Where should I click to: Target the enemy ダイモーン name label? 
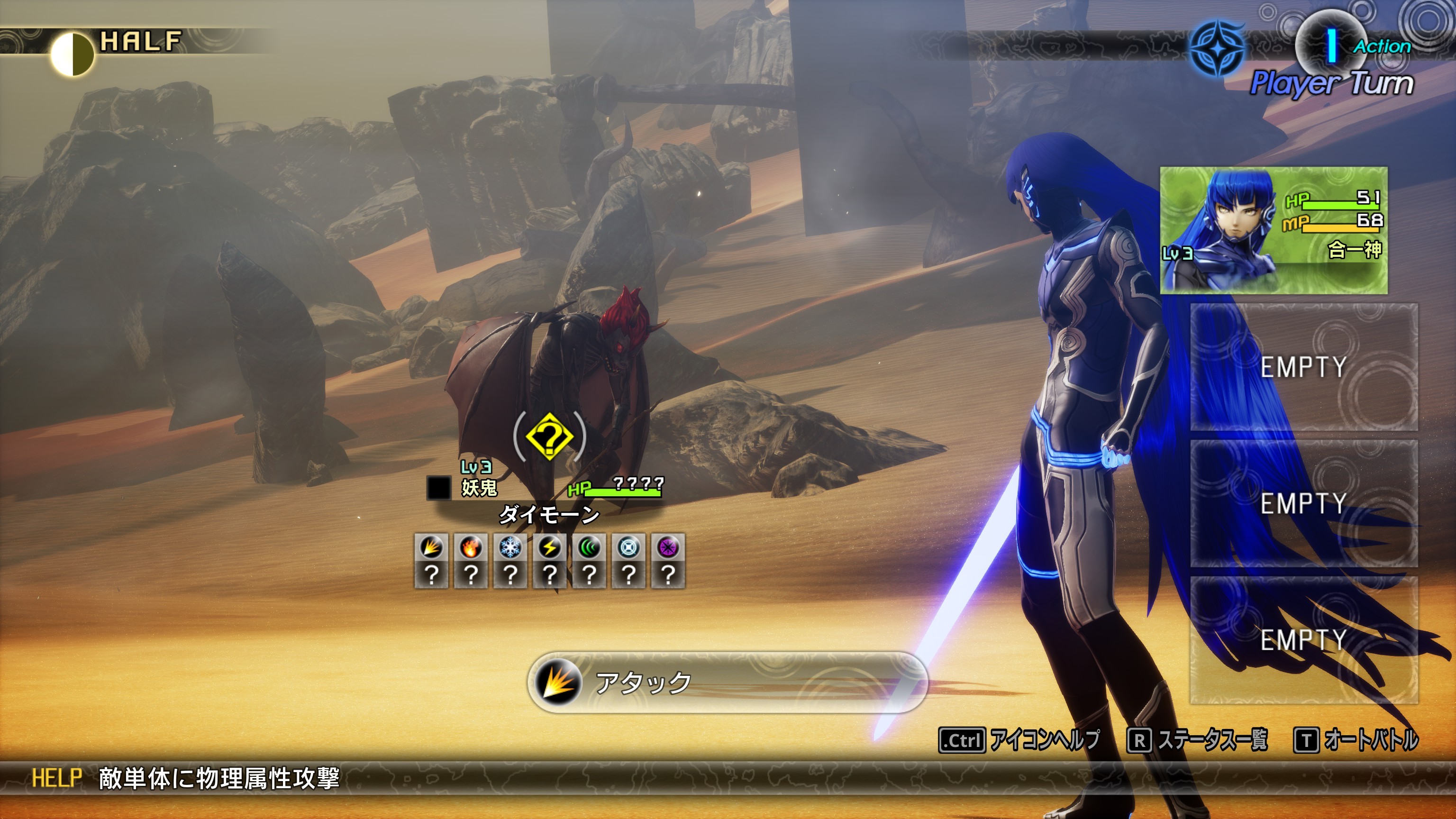549,514
